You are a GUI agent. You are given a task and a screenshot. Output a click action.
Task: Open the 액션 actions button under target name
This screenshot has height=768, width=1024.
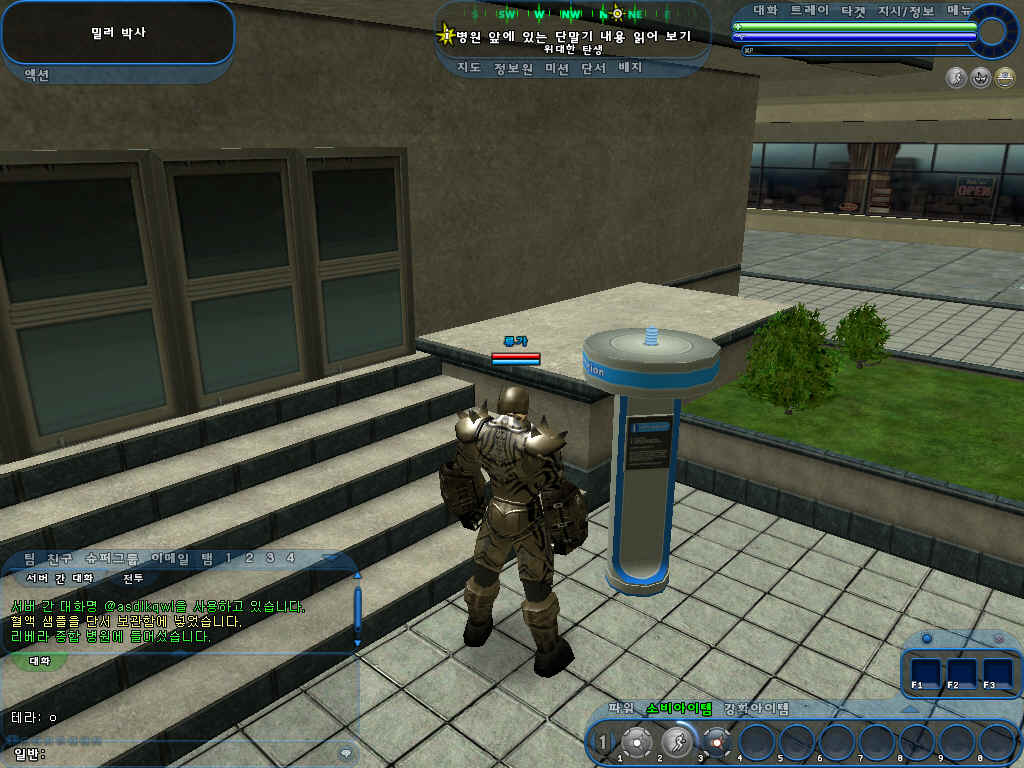(36, 75)
